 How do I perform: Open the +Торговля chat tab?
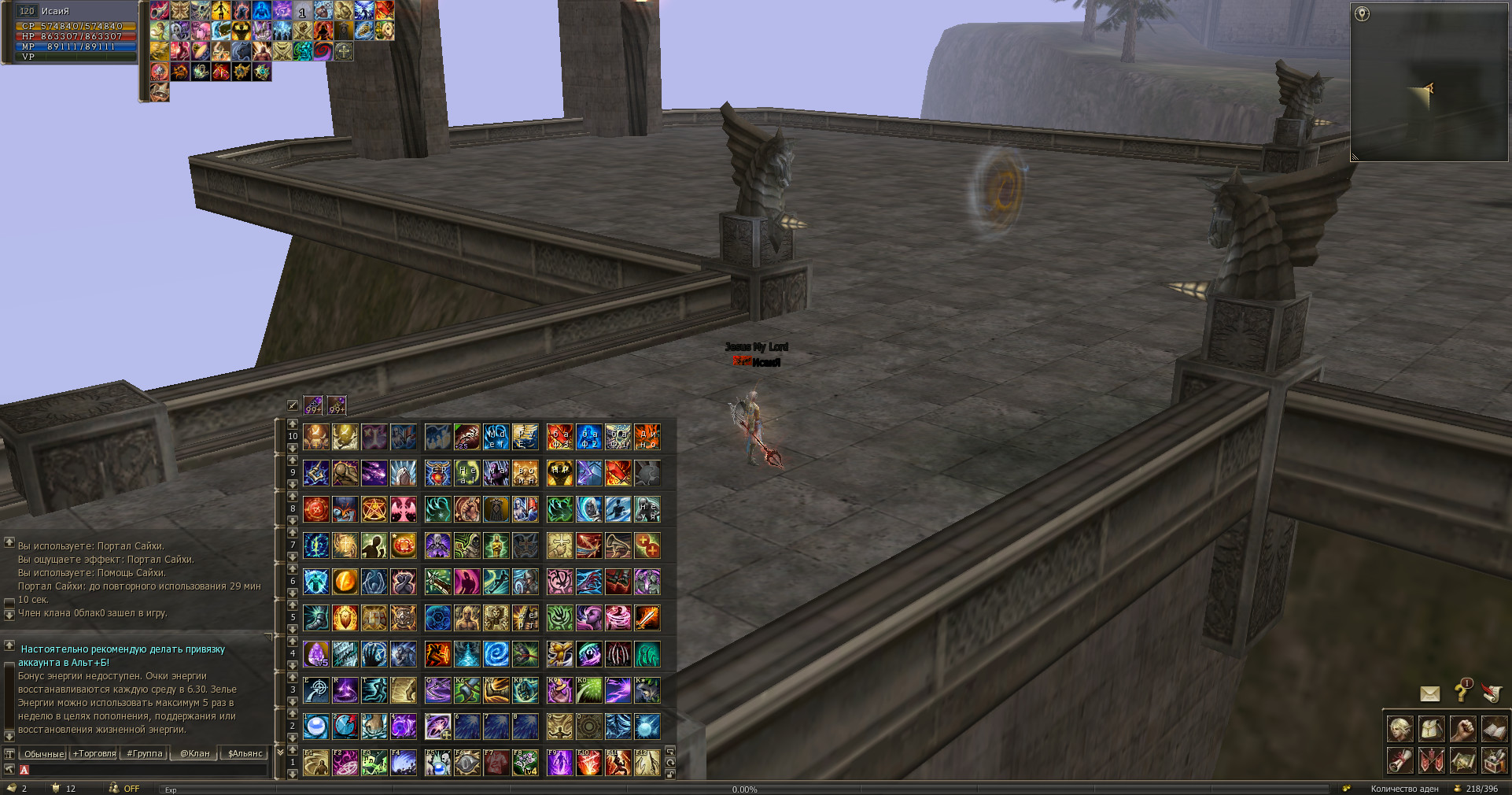(x=94, y=753)
